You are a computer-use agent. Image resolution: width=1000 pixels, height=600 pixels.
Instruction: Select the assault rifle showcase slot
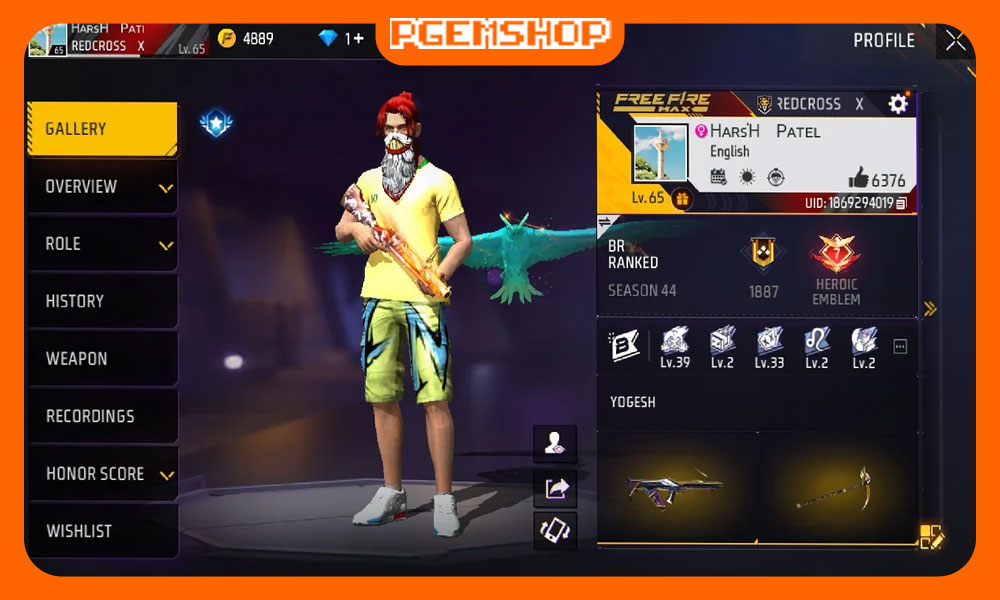676,488
